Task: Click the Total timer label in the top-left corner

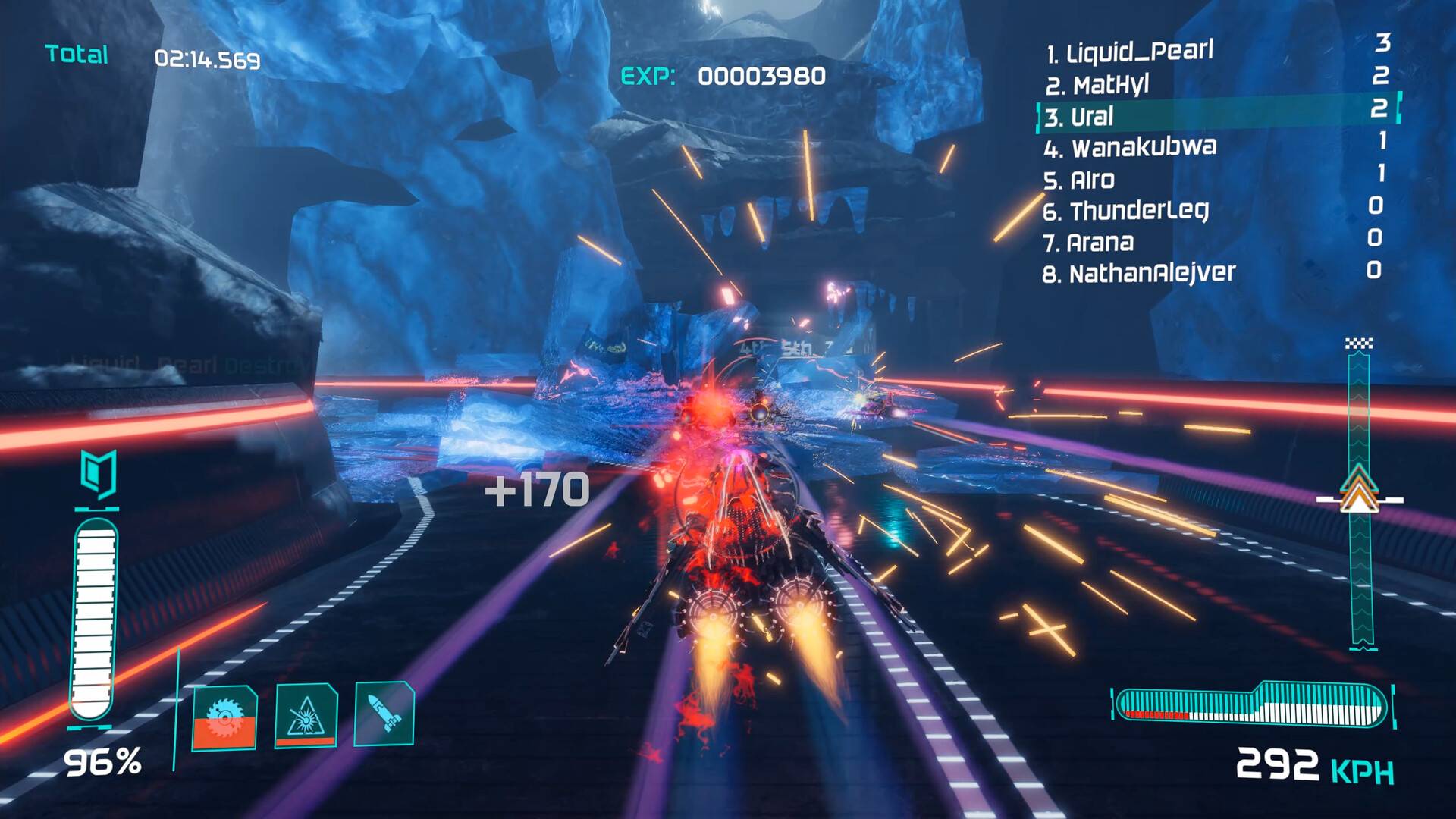Action: (76, 55)
